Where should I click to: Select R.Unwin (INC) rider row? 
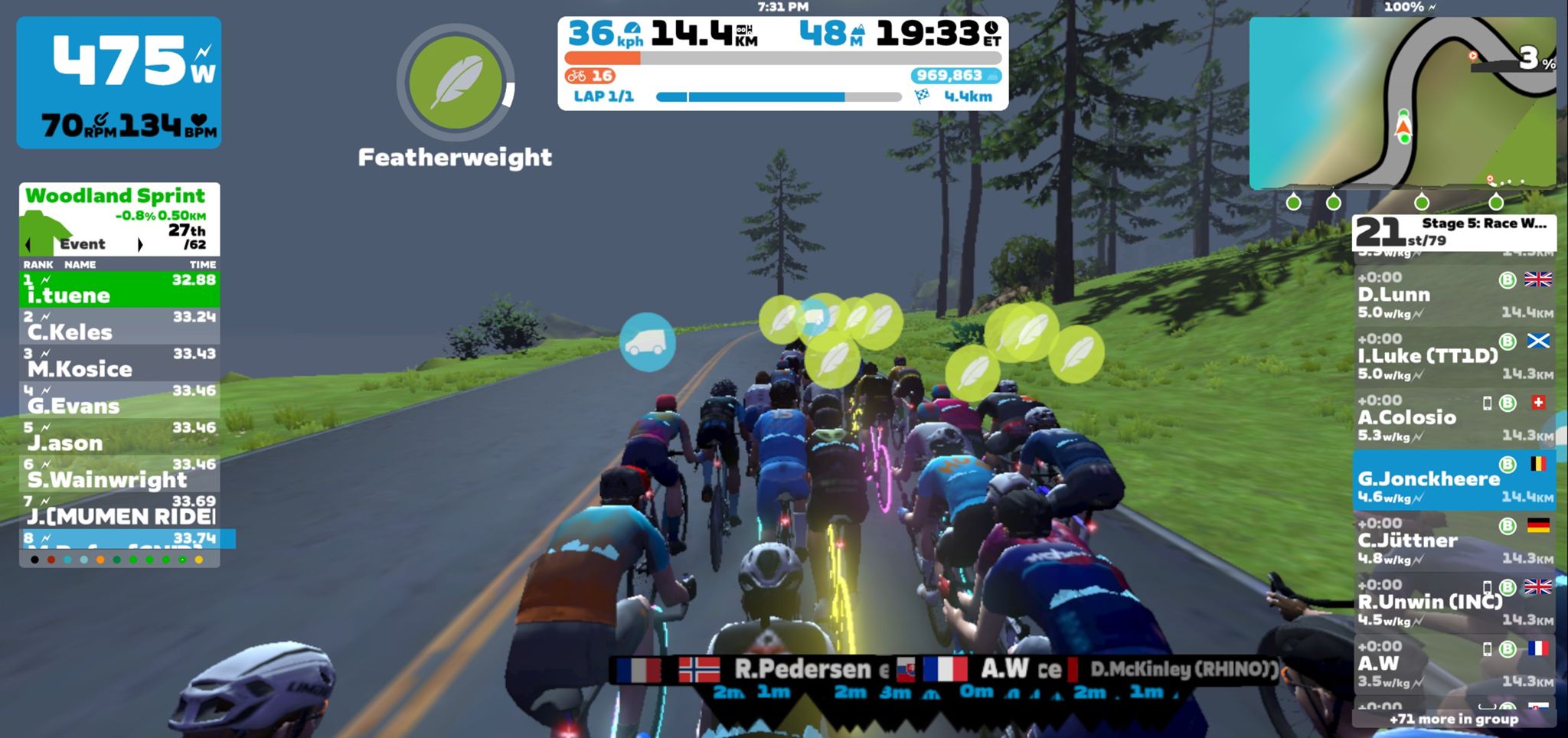(1453, 602)
